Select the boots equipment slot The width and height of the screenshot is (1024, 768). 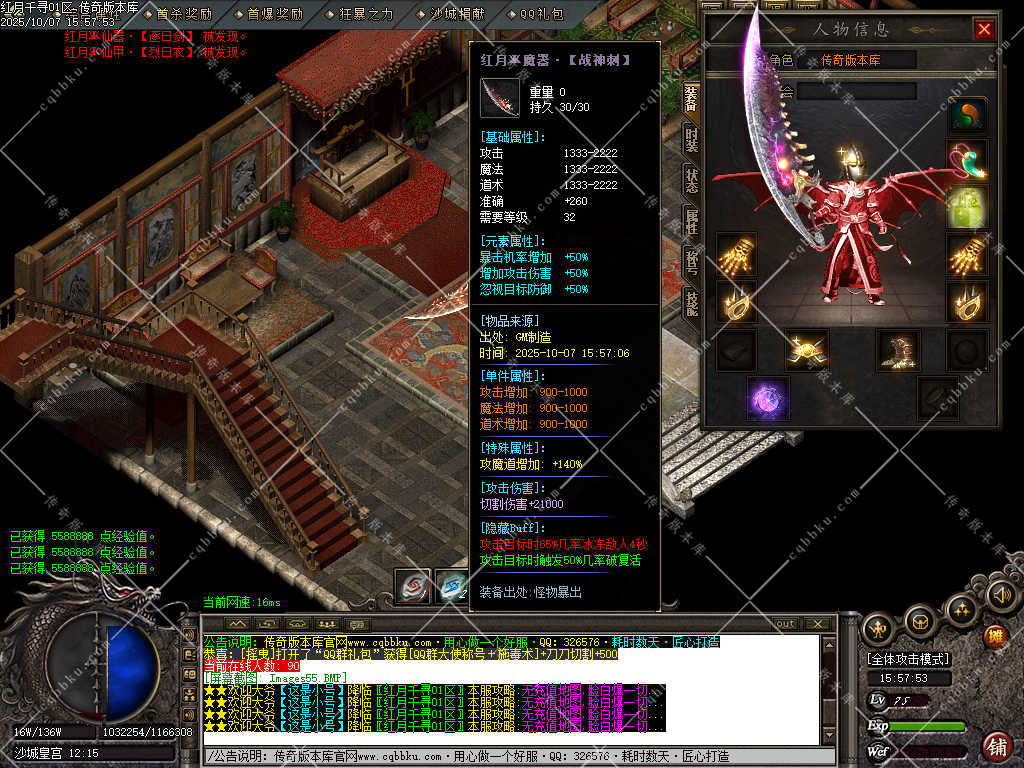pyautogui.click(x=897, y=350)
